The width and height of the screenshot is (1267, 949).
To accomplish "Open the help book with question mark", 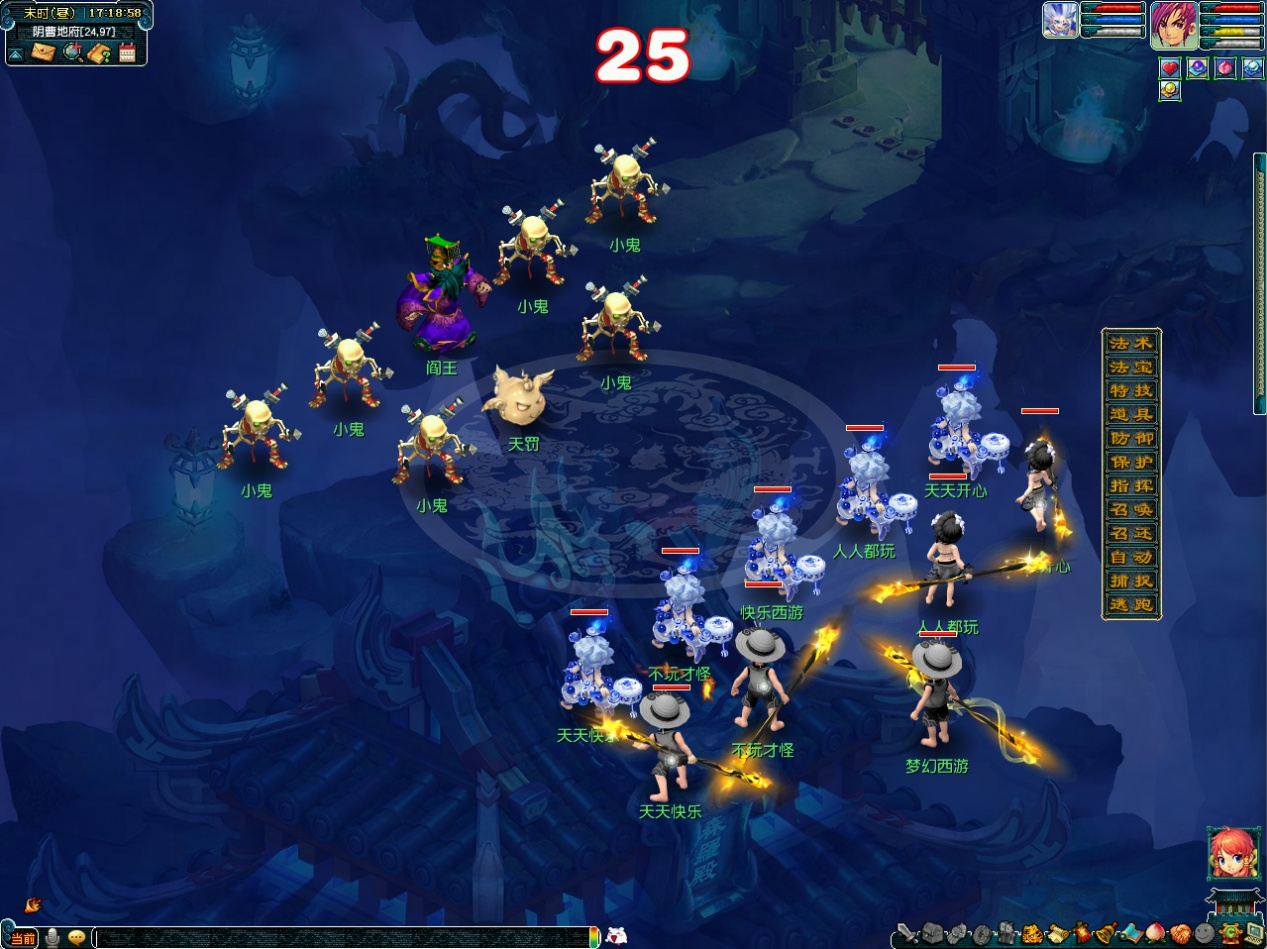I will (99, 52).
